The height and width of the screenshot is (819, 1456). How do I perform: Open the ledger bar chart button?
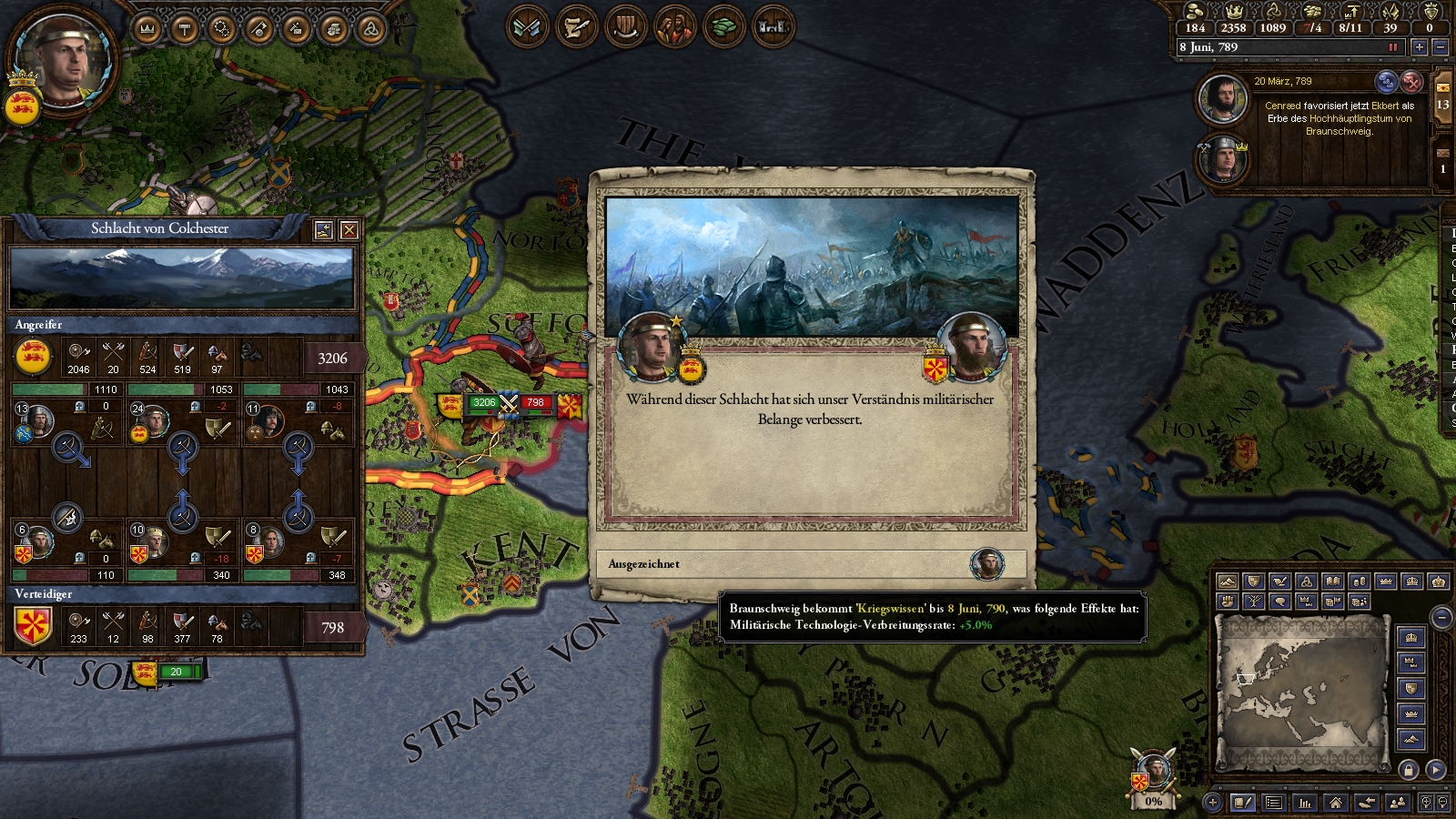click(1305, 802)
